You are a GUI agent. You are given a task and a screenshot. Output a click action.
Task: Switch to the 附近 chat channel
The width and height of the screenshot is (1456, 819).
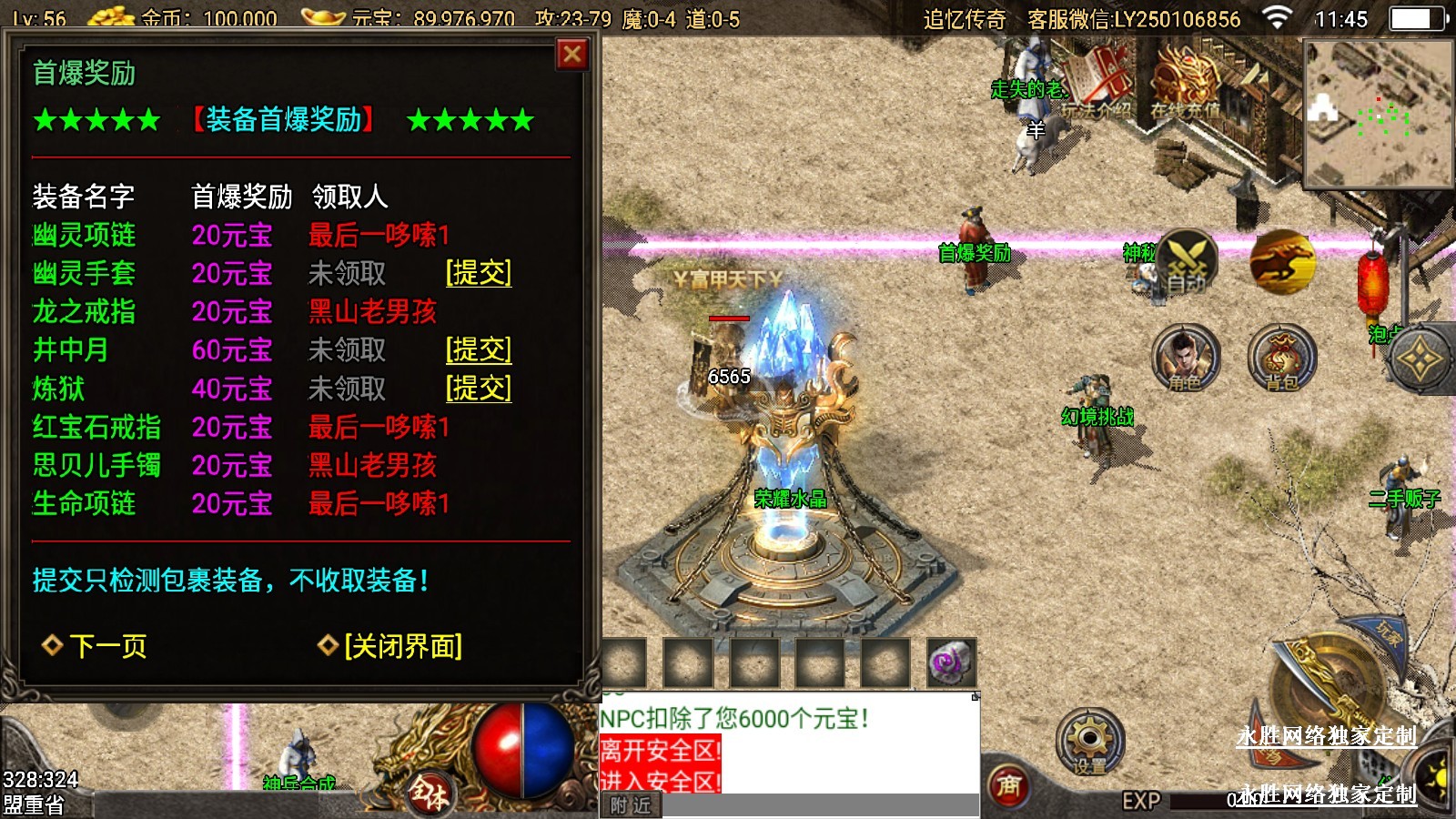(x=631, y=806)
